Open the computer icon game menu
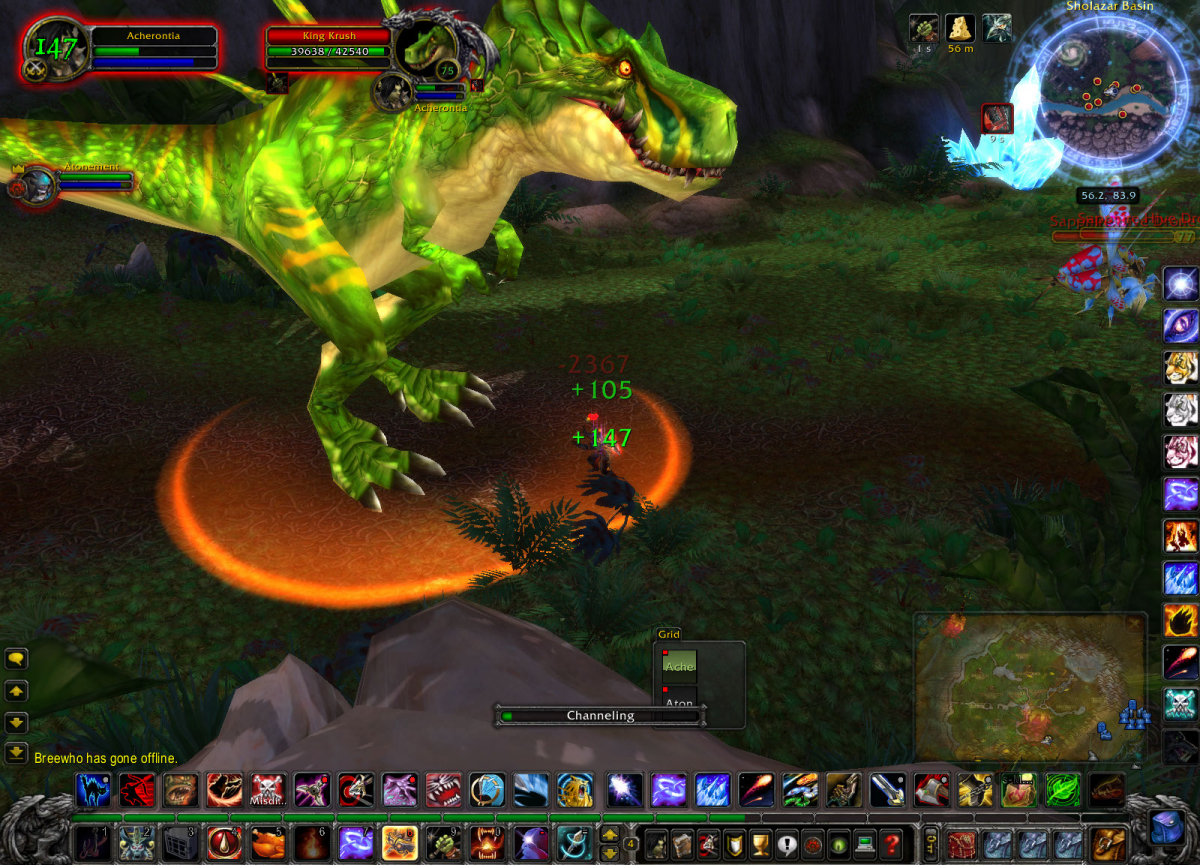The height and width of the screenshot is (865, 1200). point(864,843)
